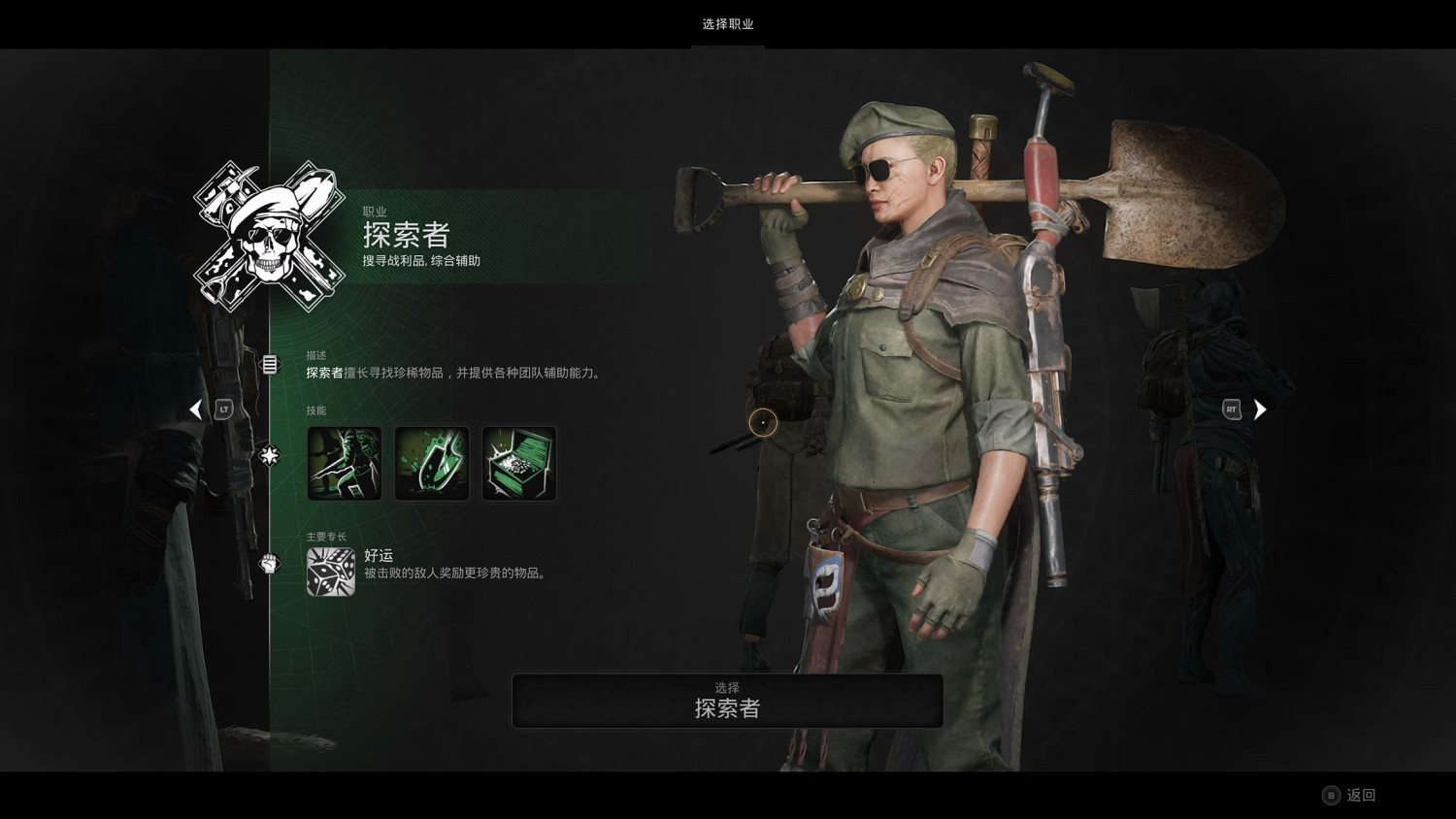
Task: Select the running figure skill icon
Action: point(345,464)
